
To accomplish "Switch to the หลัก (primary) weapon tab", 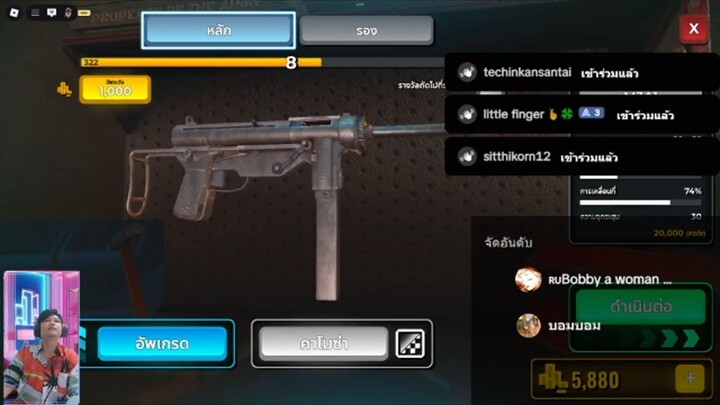I will tap(218, 30).
